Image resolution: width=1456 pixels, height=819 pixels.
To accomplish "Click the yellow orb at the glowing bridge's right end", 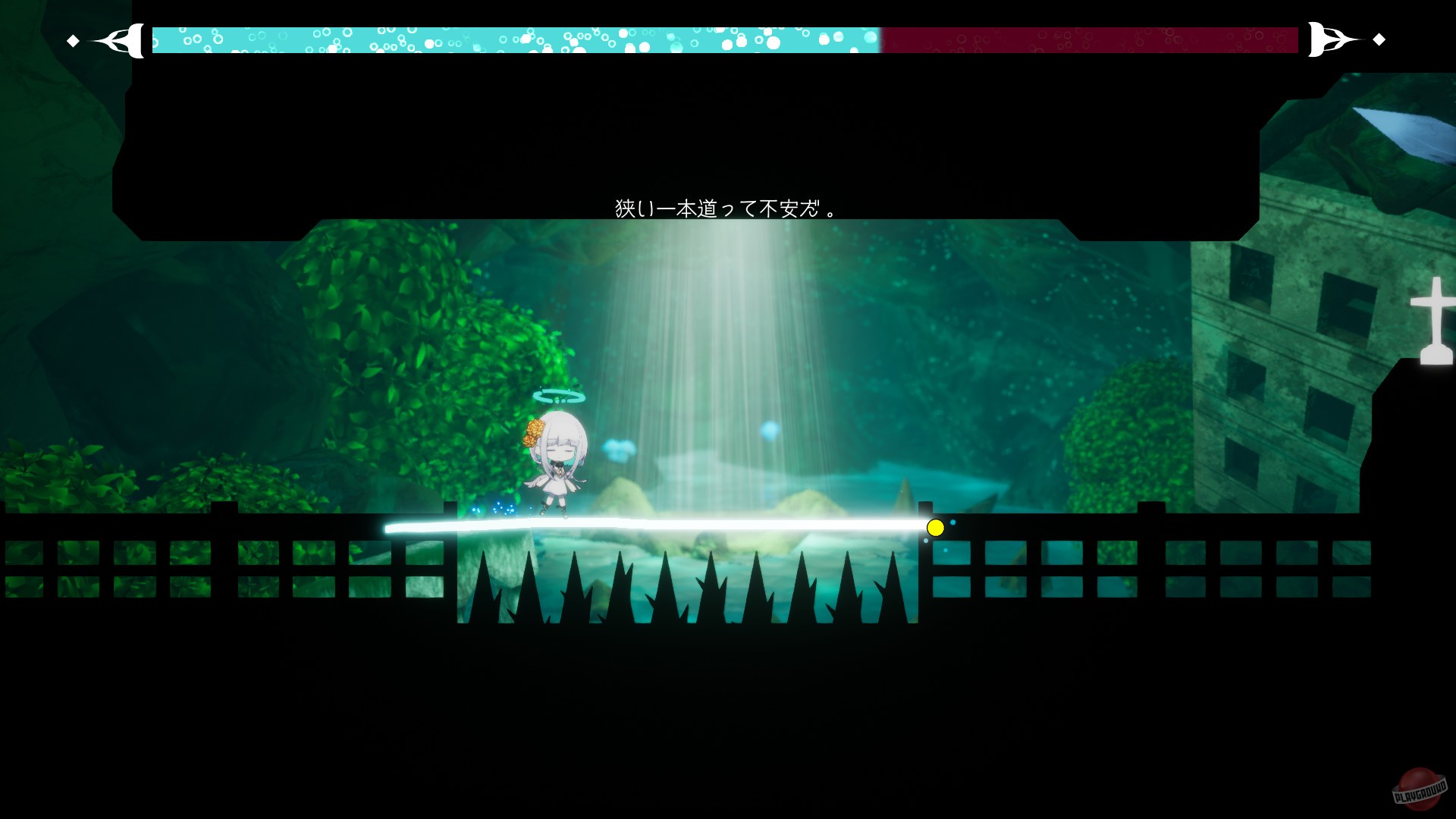I will pos(935,528).
